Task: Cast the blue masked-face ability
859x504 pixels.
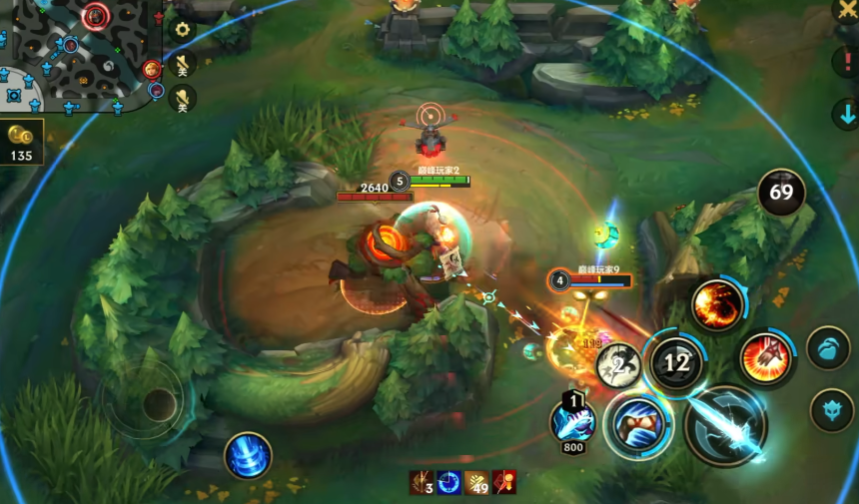Action: (637, 425)
